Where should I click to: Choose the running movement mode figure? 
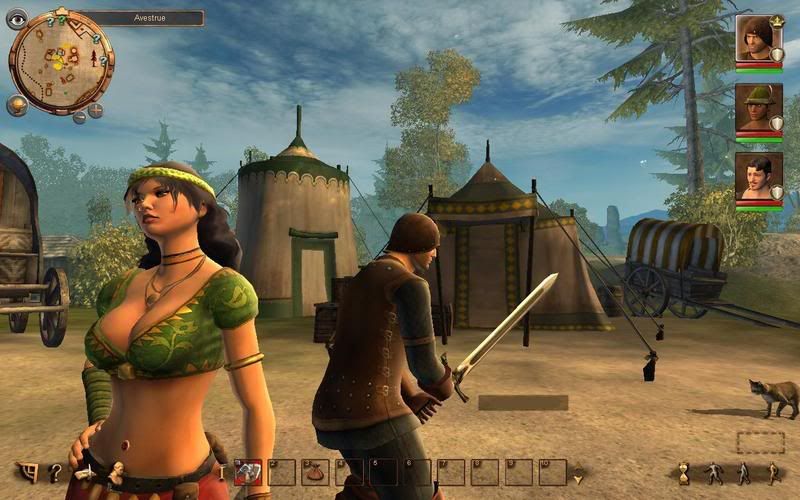coord(771,472)
